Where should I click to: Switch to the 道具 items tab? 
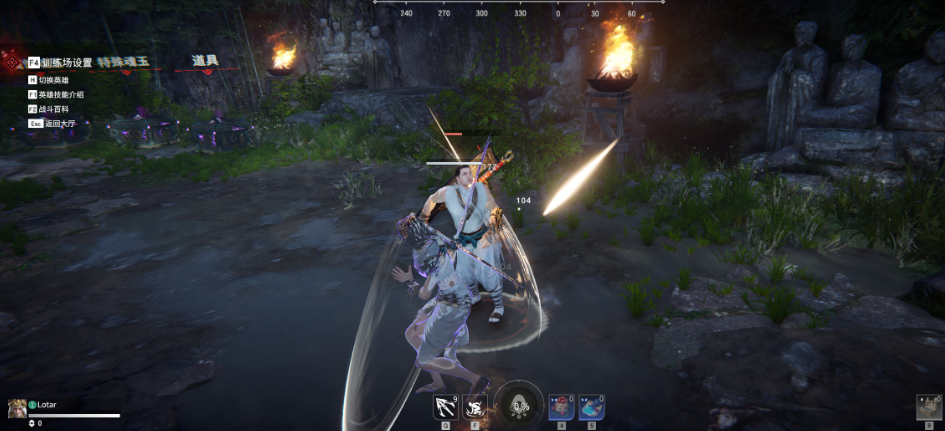pyautogui.click(x=205, y=62)
